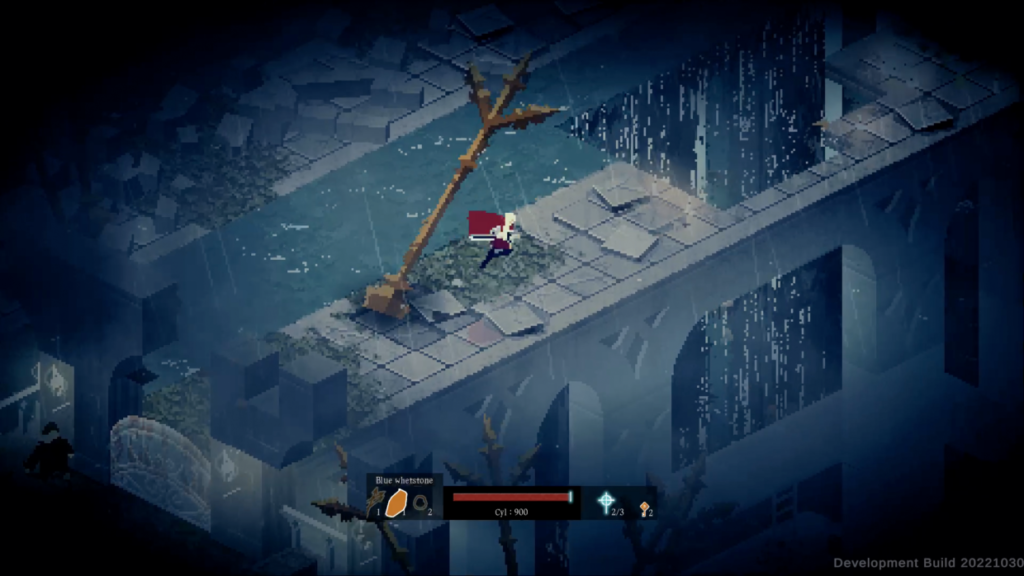The width and height of the screenshot is (1024, 576).
Task: Choose the ring item in the quick bar
Action: point(422,504)
